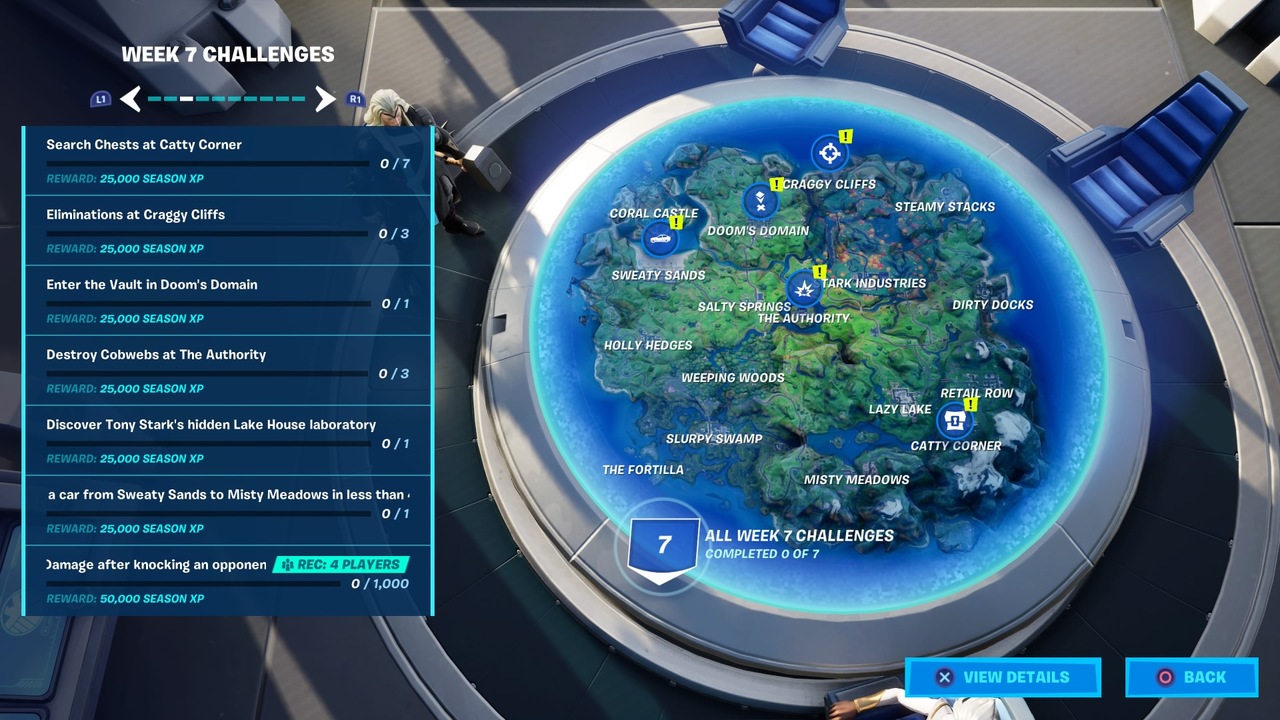Click the crosshair marker above Craggy Cliffs
This screenshot has height=720, width=1280.
(829, 152)
